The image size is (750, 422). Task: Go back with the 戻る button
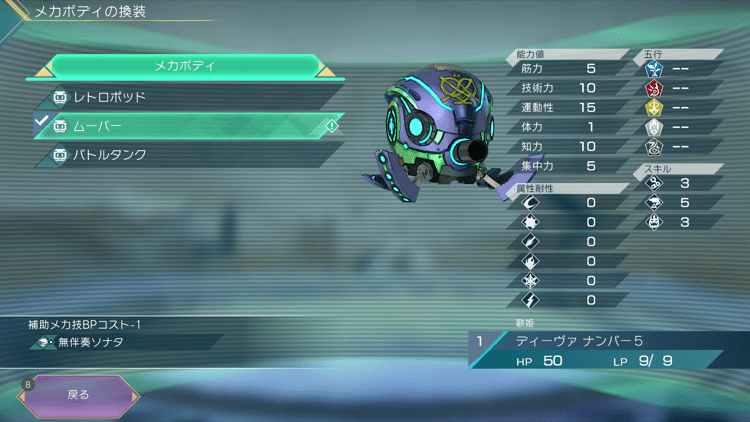(78, 394)
